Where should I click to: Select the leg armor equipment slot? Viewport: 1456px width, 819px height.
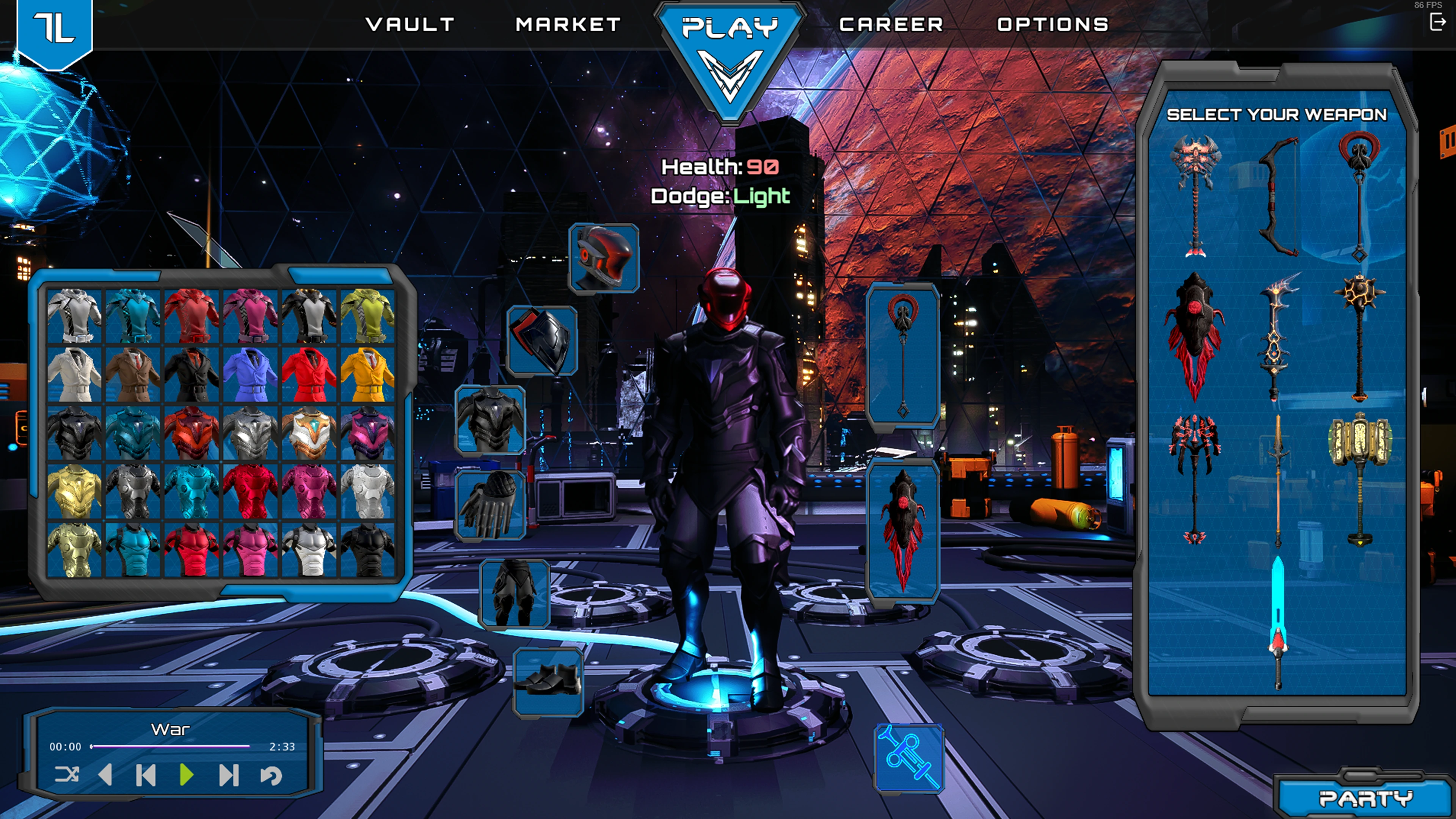click(x=515, y=593)
